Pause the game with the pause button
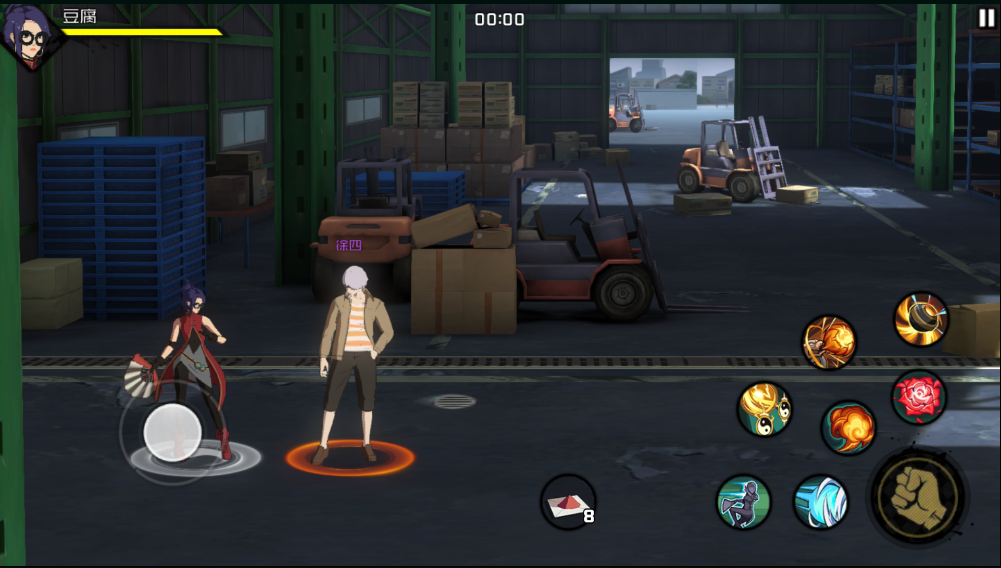 (x=986, y=18)
